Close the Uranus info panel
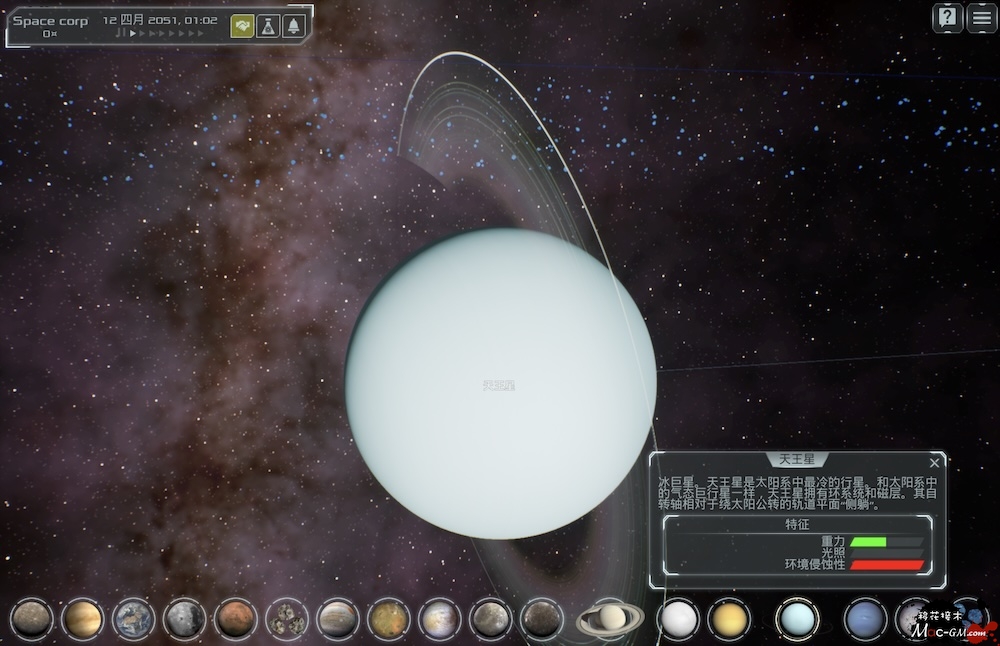The width and height of the screenshot is (1000, 646). (934, 462)
